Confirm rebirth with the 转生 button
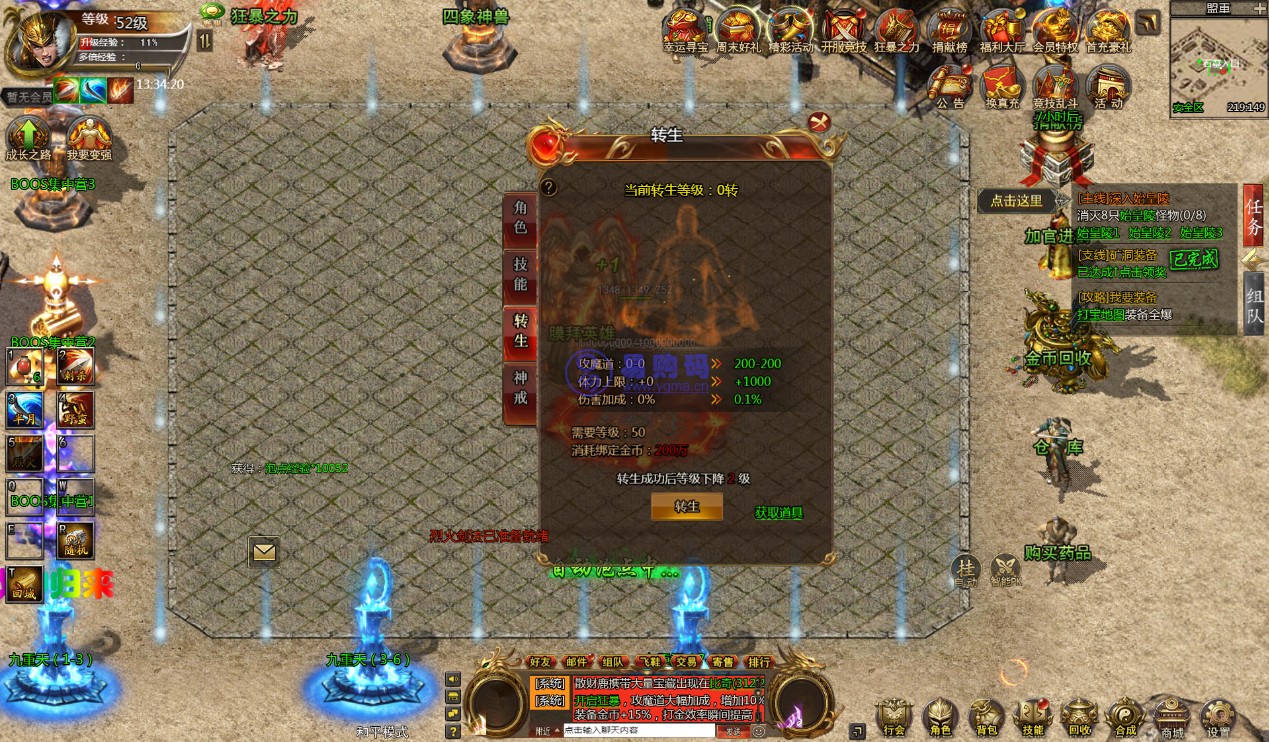Screen dimensions: 1269x742 tap(687, 507)
